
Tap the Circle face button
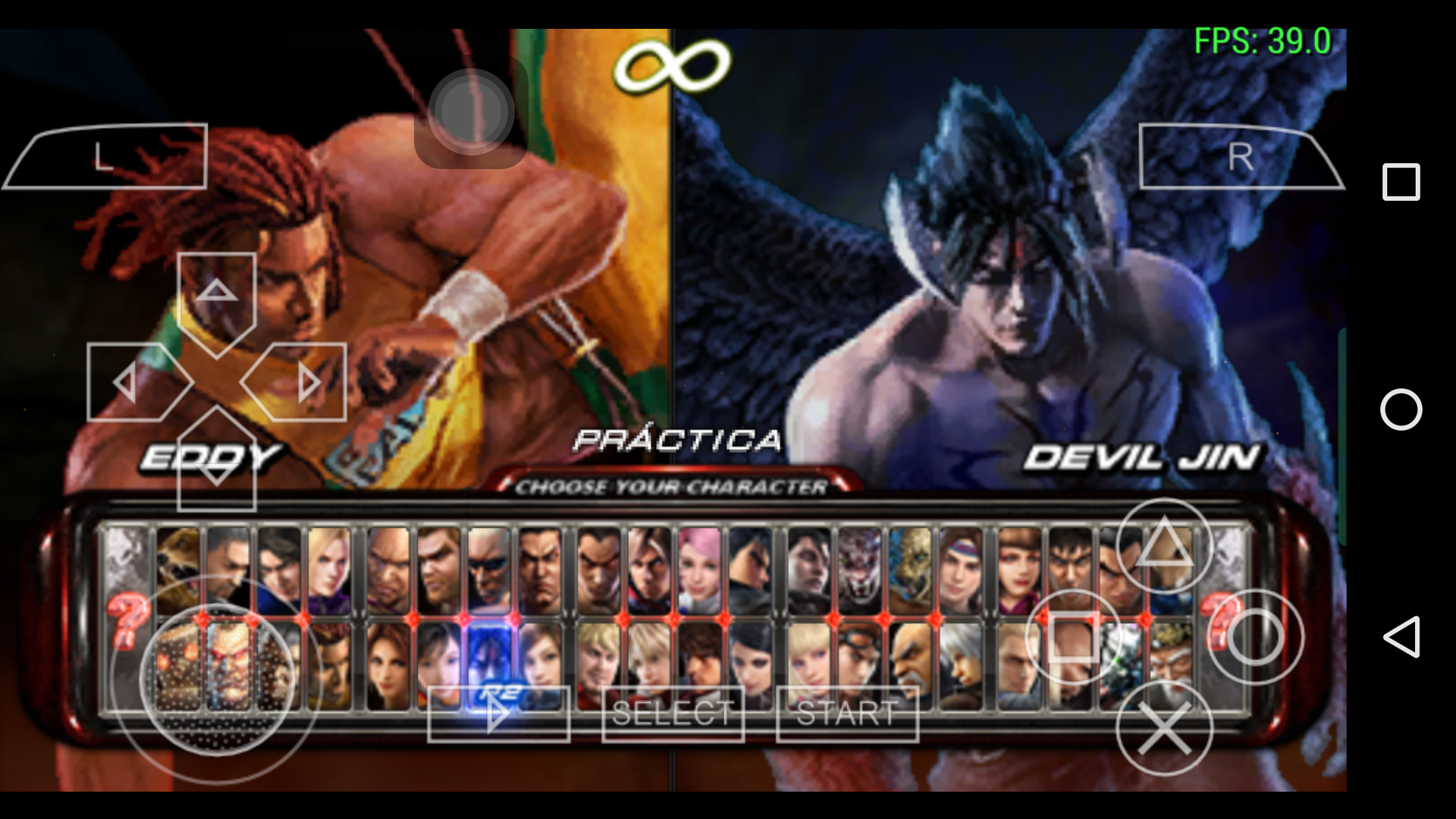[x=1258, y=637]
